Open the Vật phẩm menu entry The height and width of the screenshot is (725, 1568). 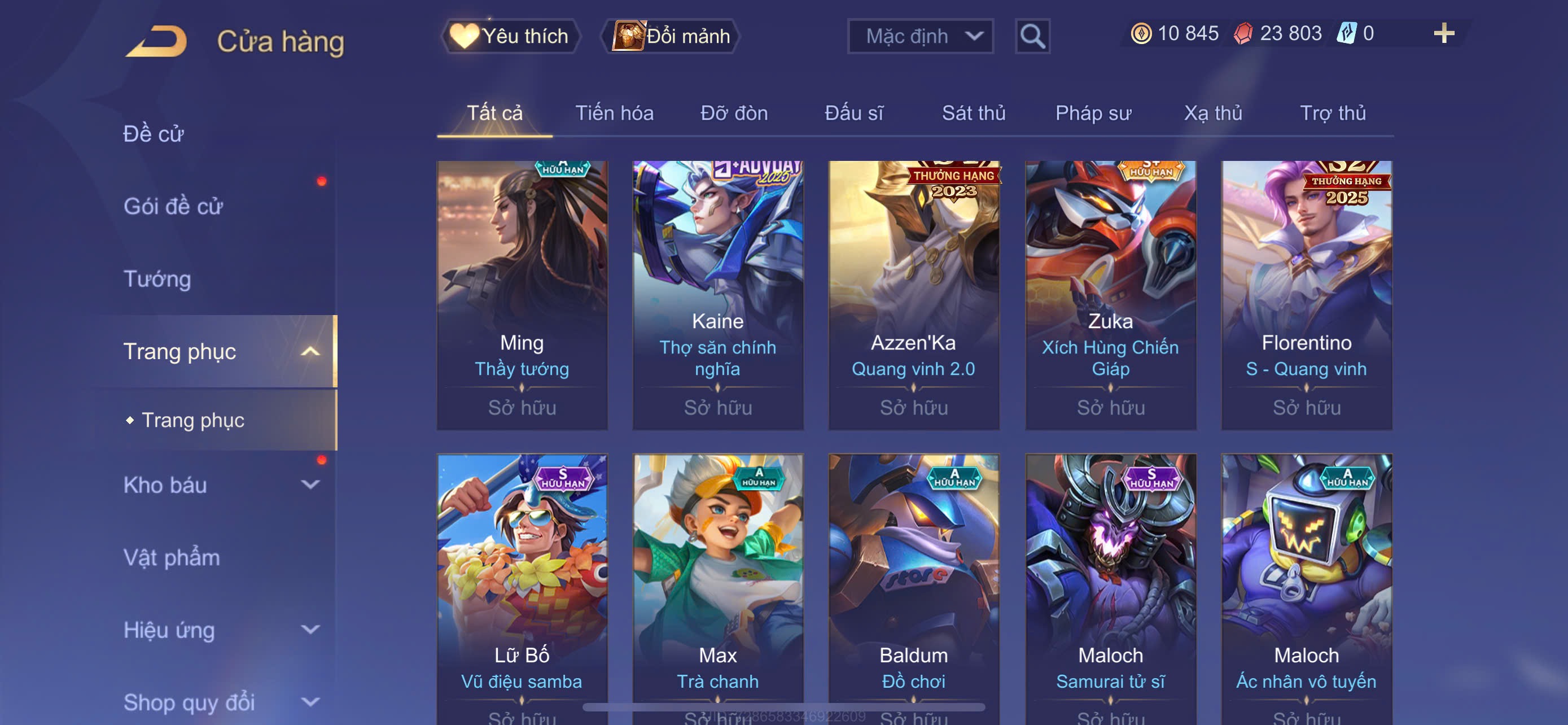coord(172,558)
